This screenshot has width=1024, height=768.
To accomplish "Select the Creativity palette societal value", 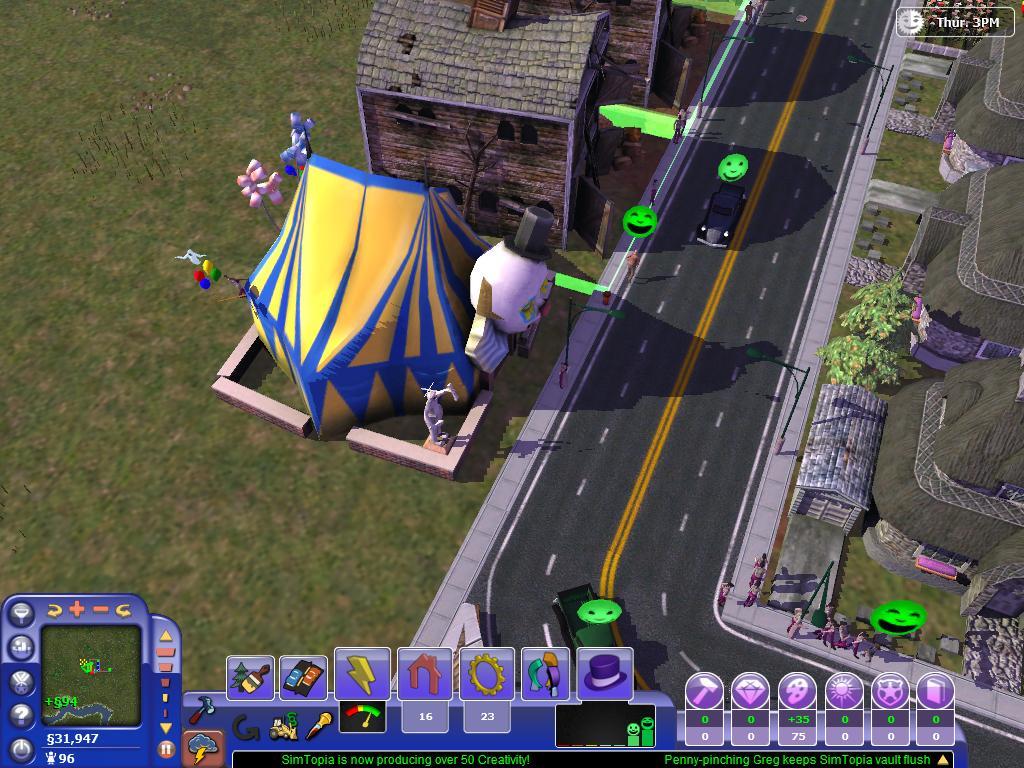I will tap(797, 691).
